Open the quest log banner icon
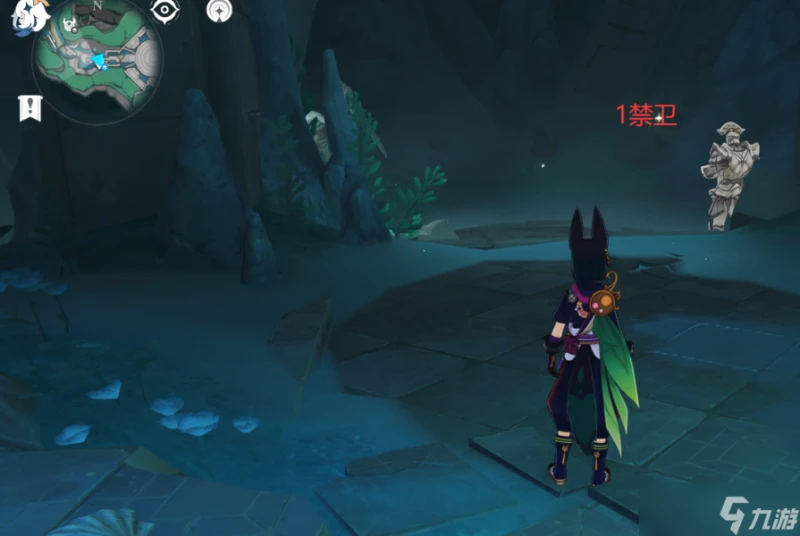 (29, 108)
